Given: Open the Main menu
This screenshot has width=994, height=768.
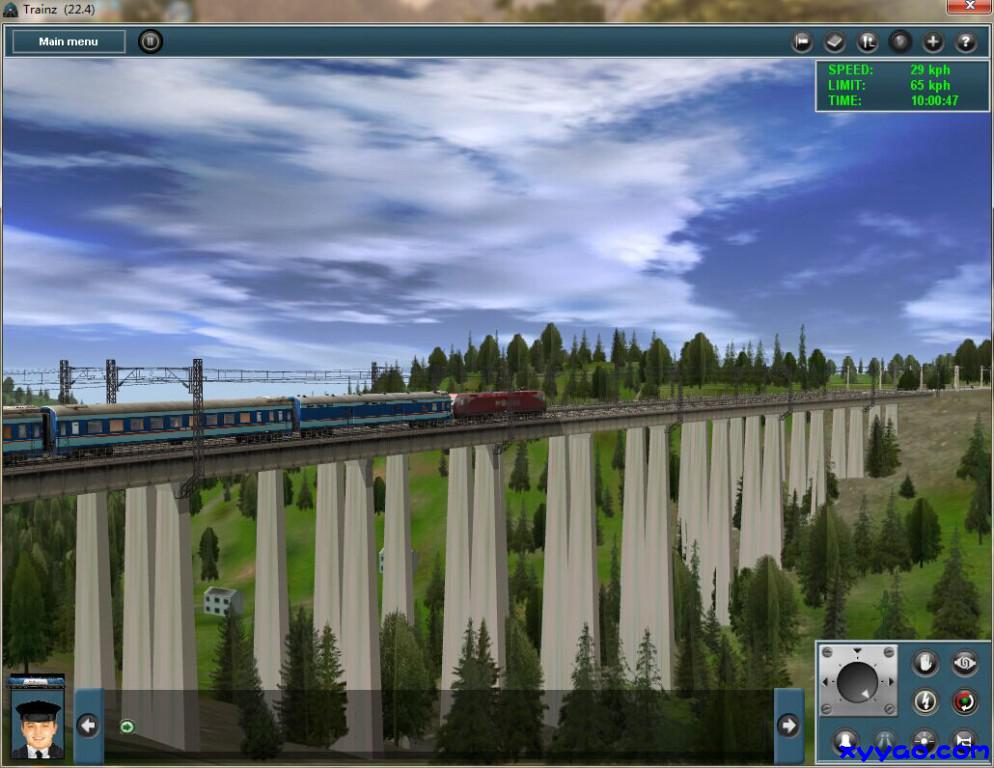Looking at the screenshot, I should point(68,42).
